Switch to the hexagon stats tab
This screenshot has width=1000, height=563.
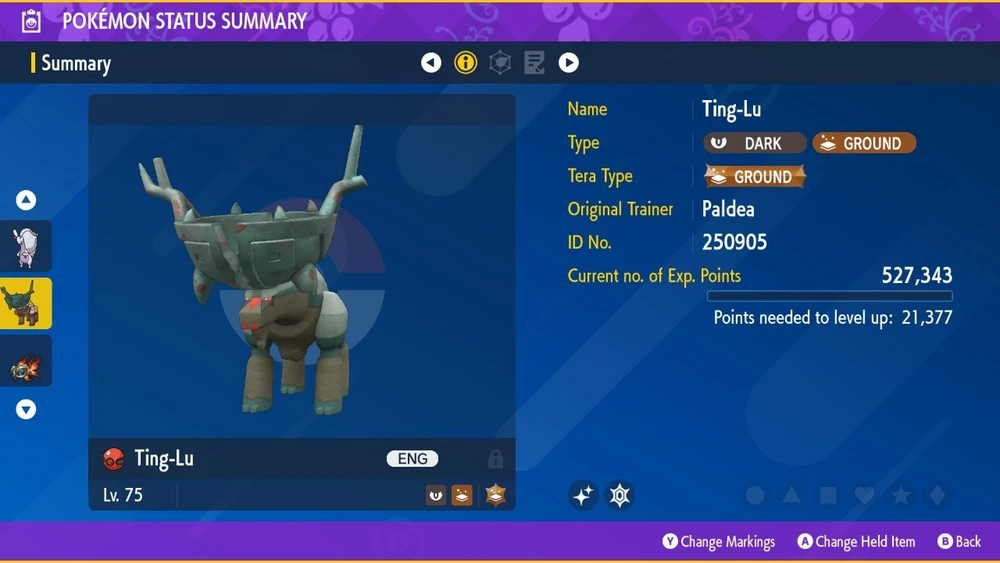500,63
